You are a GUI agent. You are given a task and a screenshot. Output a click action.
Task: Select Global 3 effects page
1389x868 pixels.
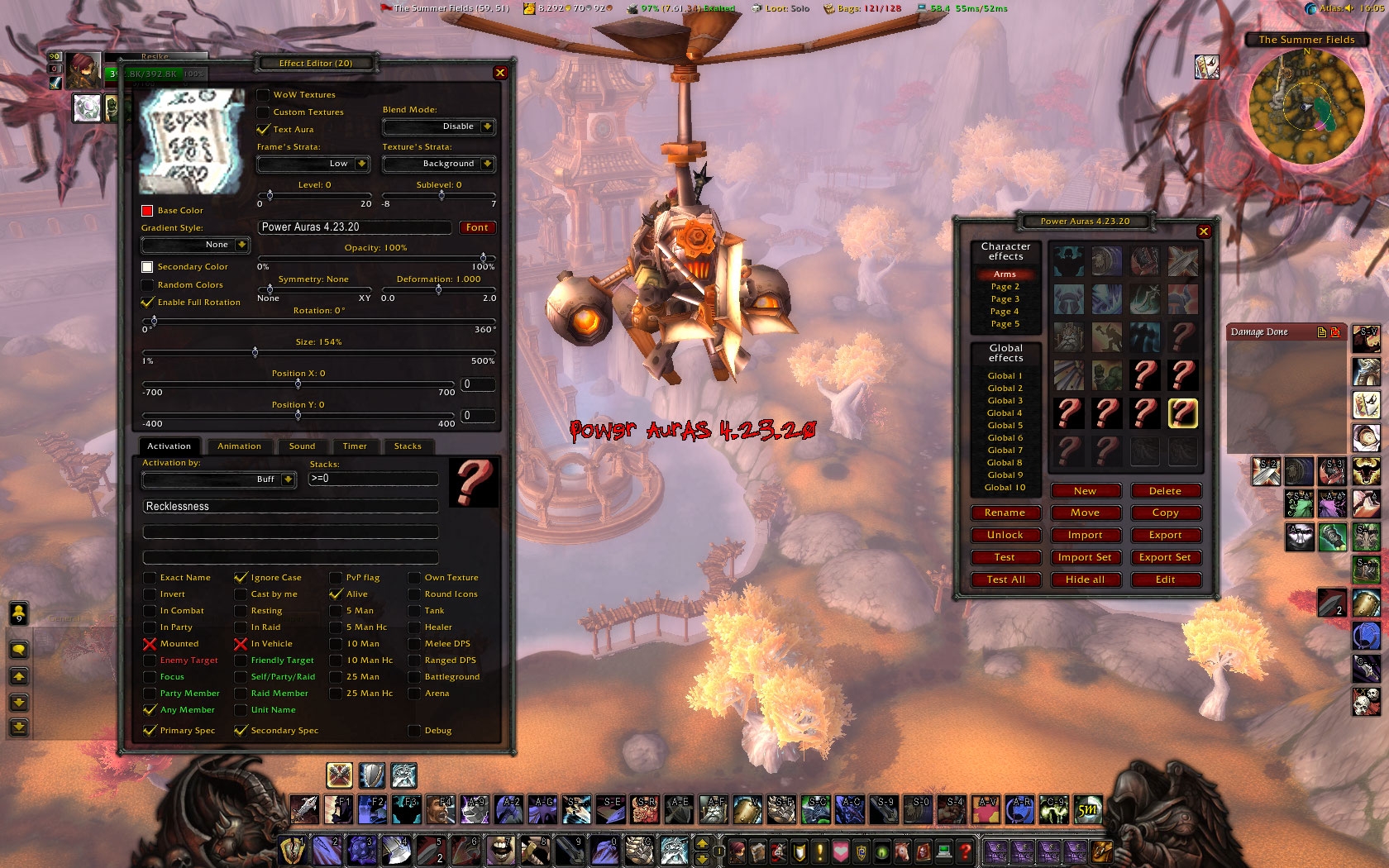tap(1005, 401)
